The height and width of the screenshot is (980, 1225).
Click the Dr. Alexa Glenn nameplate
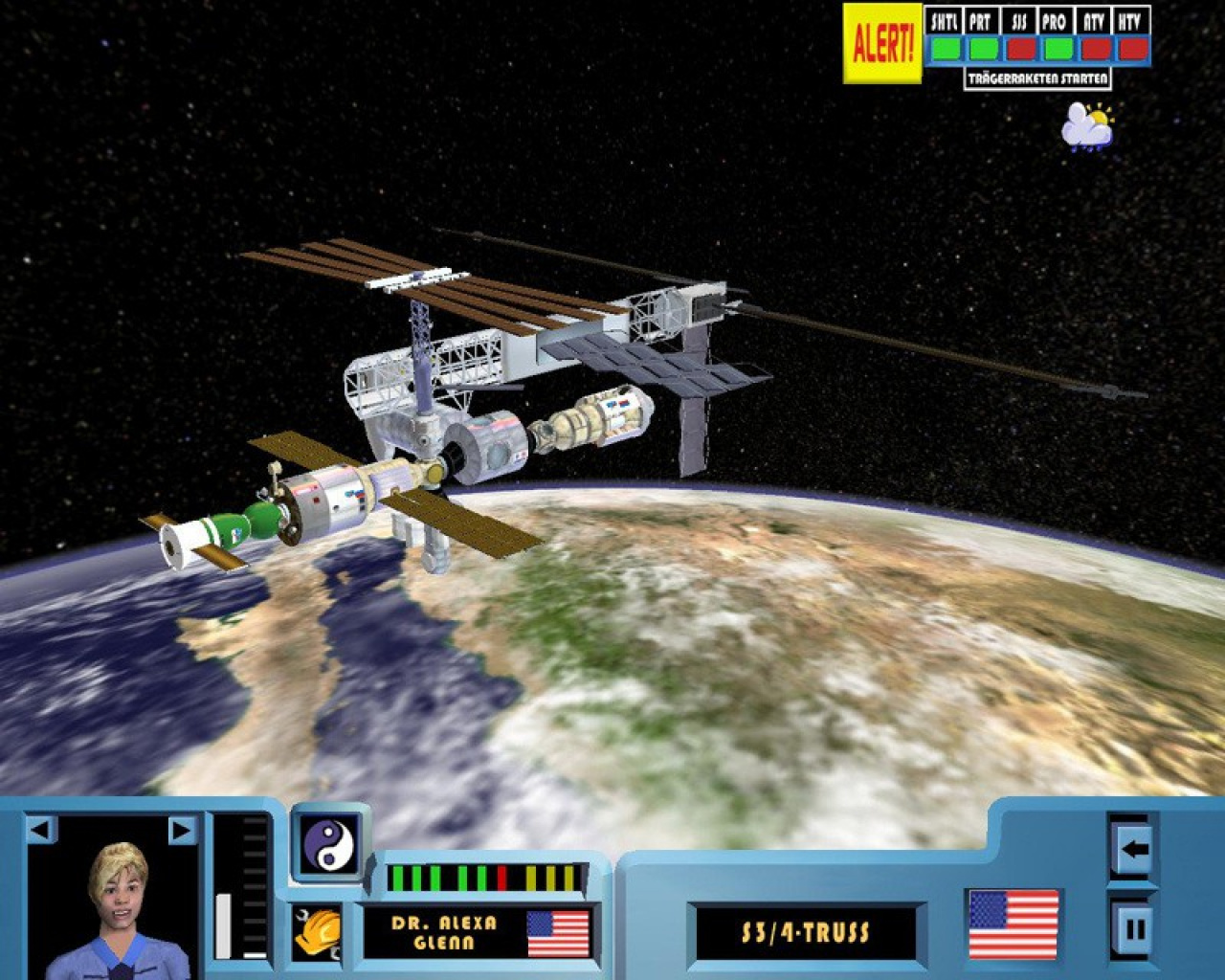(443, 933)
